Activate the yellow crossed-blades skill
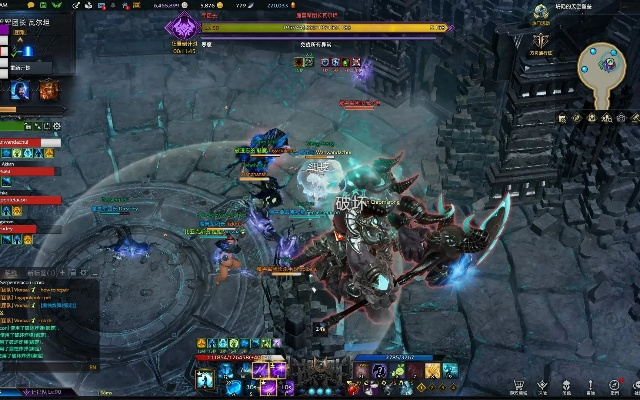 coord(434,372)
